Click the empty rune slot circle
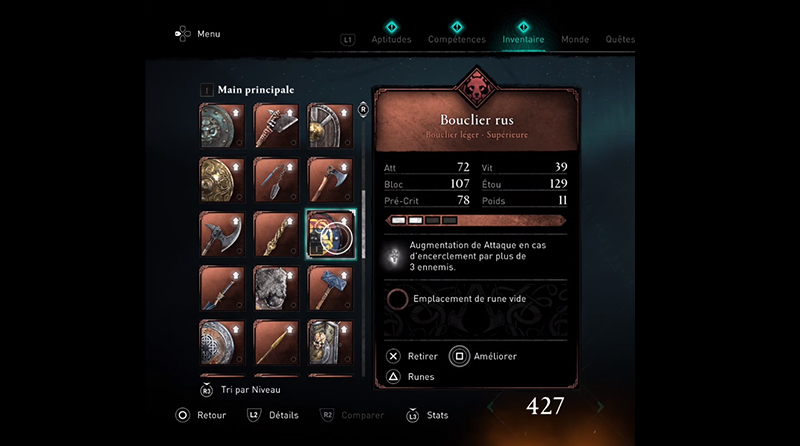Image resolution: width=800 pixels, height=446 pixels. point(397,298)
